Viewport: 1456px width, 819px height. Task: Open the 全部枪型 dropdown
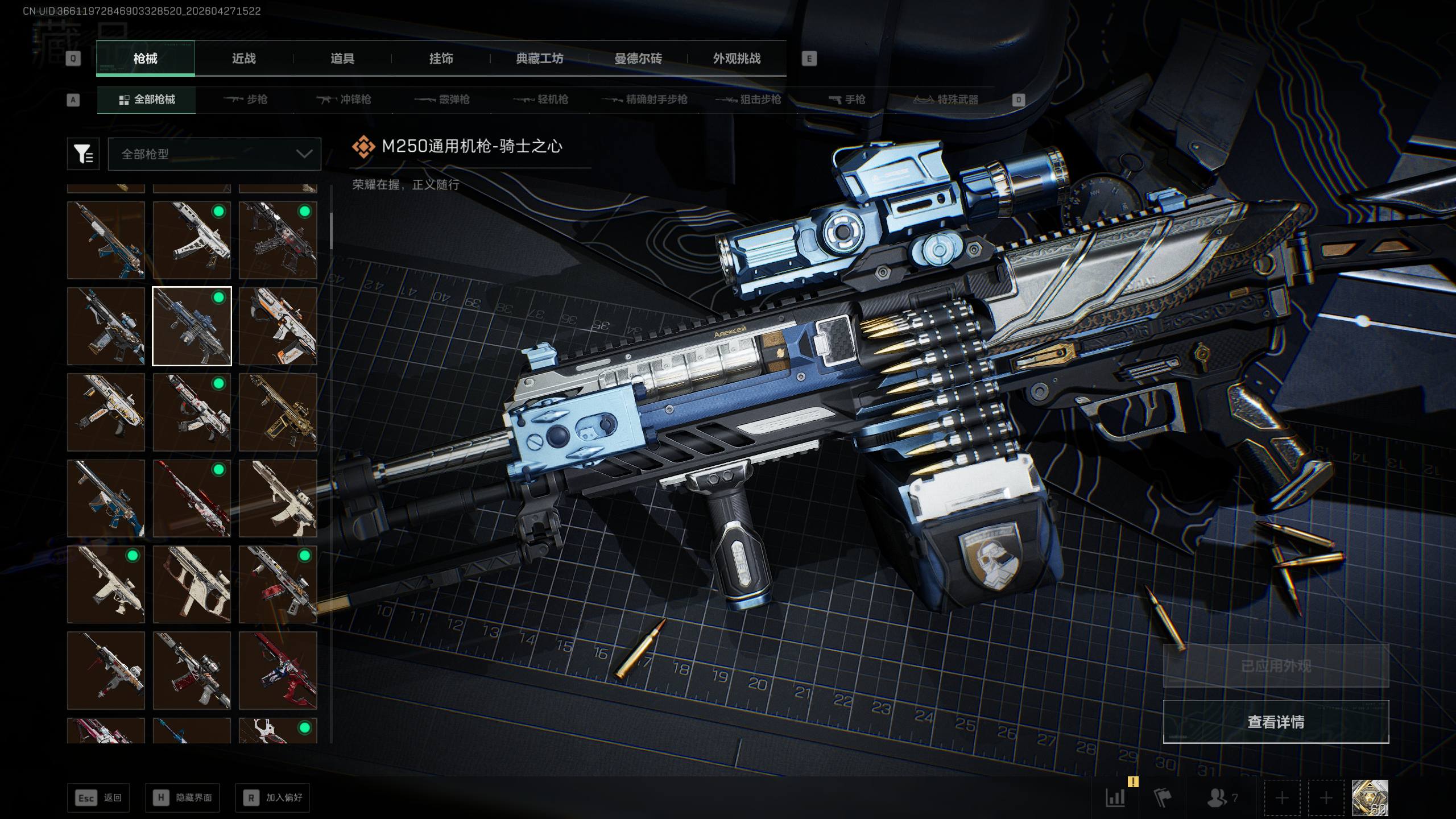(214, 154)
